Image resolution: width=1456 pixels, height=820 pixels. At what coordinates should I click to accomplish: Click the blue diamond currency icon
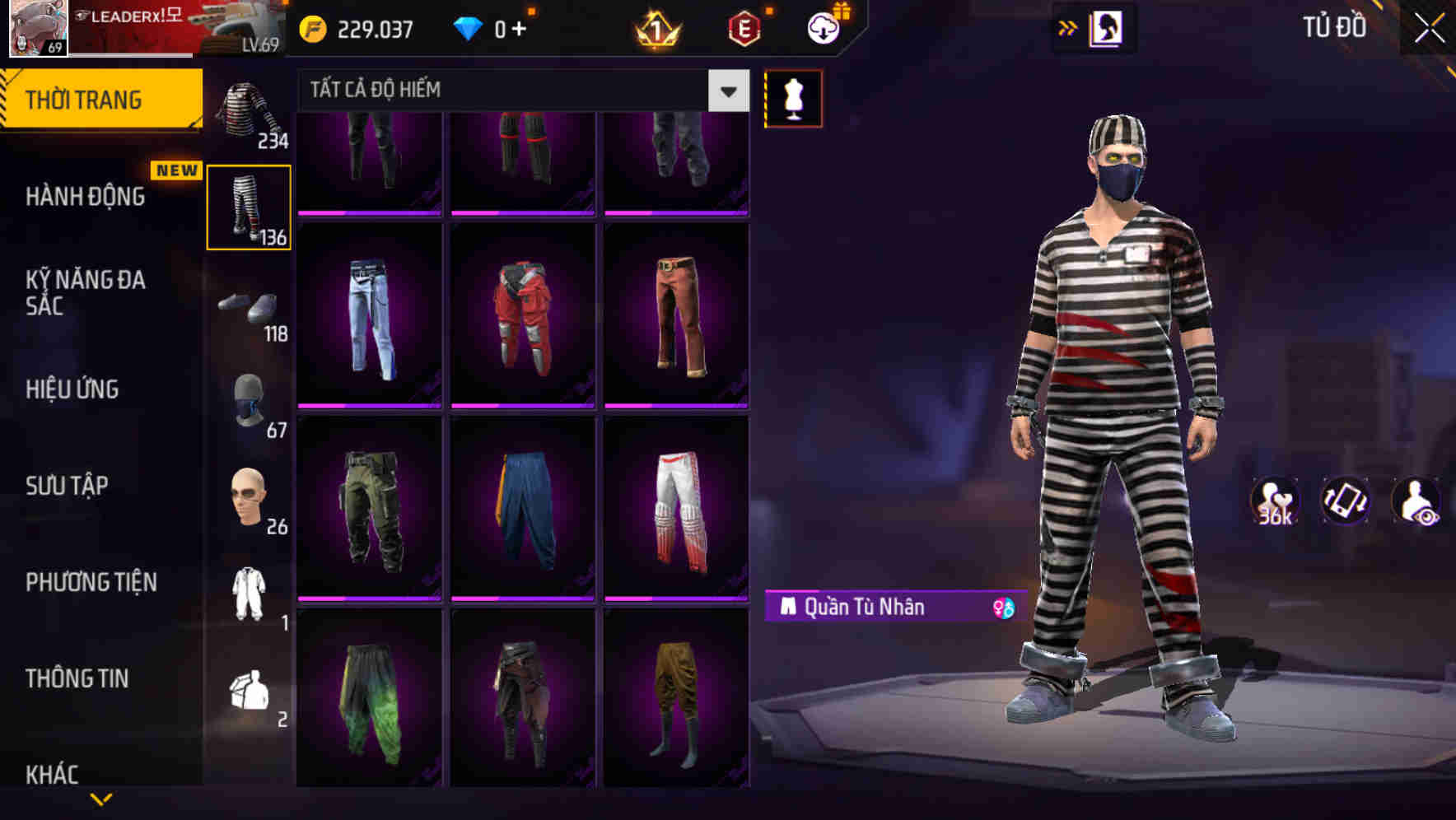[x=469, y=27]
